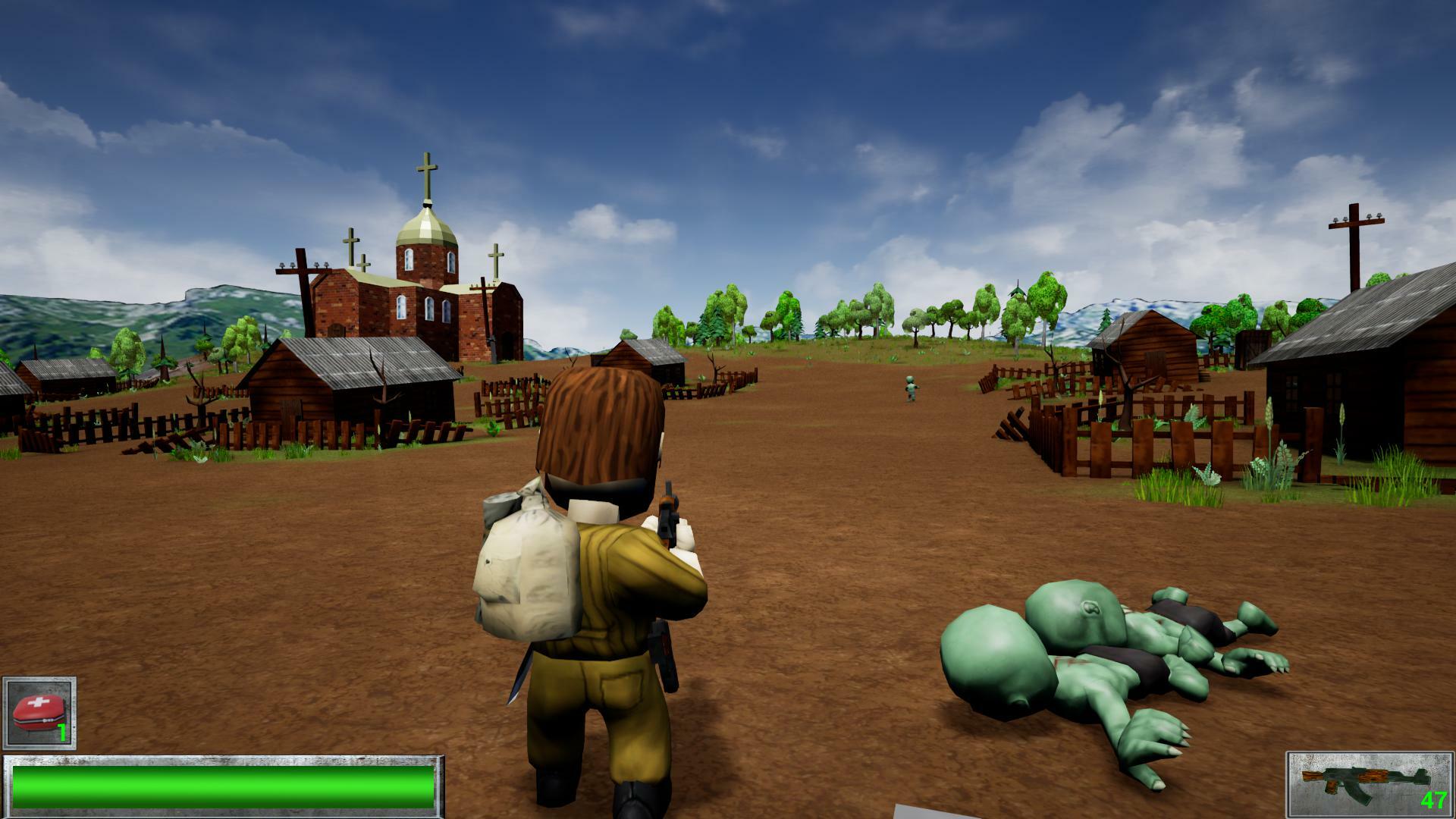Select the medkit icon in bottom-left slot
This screenshot has height=819, width=1456.
click(x=39, y=711)
